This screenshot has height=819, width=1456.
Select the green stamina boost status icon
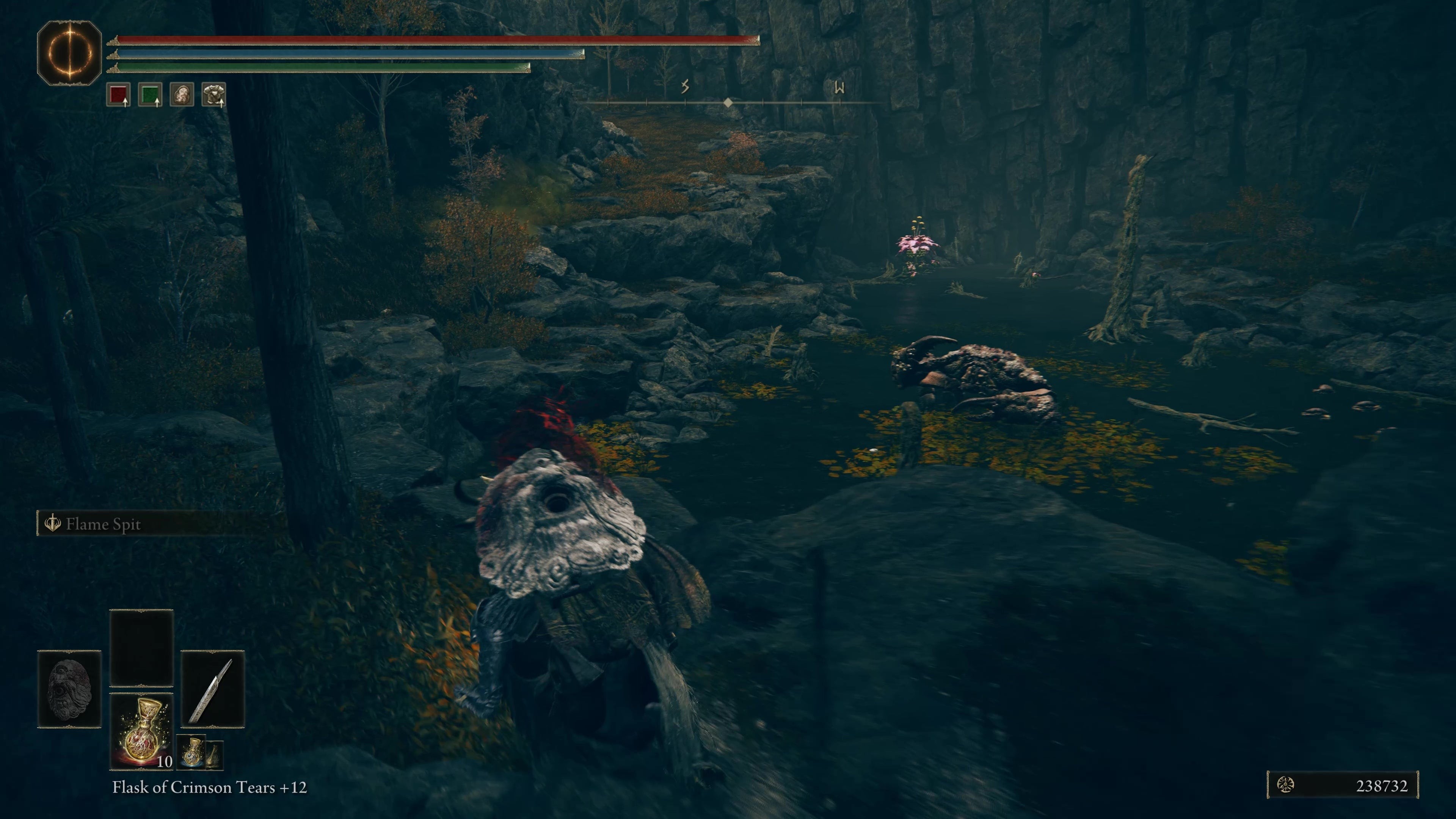pos(150,95)
